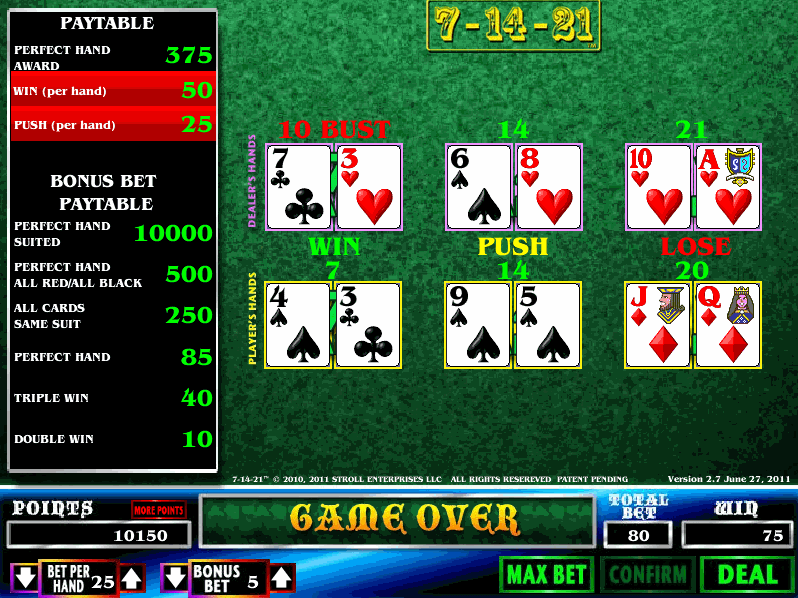Get more points with MORE POINTS button
Viewport: 798px width, 598px height.
[159, 510]
